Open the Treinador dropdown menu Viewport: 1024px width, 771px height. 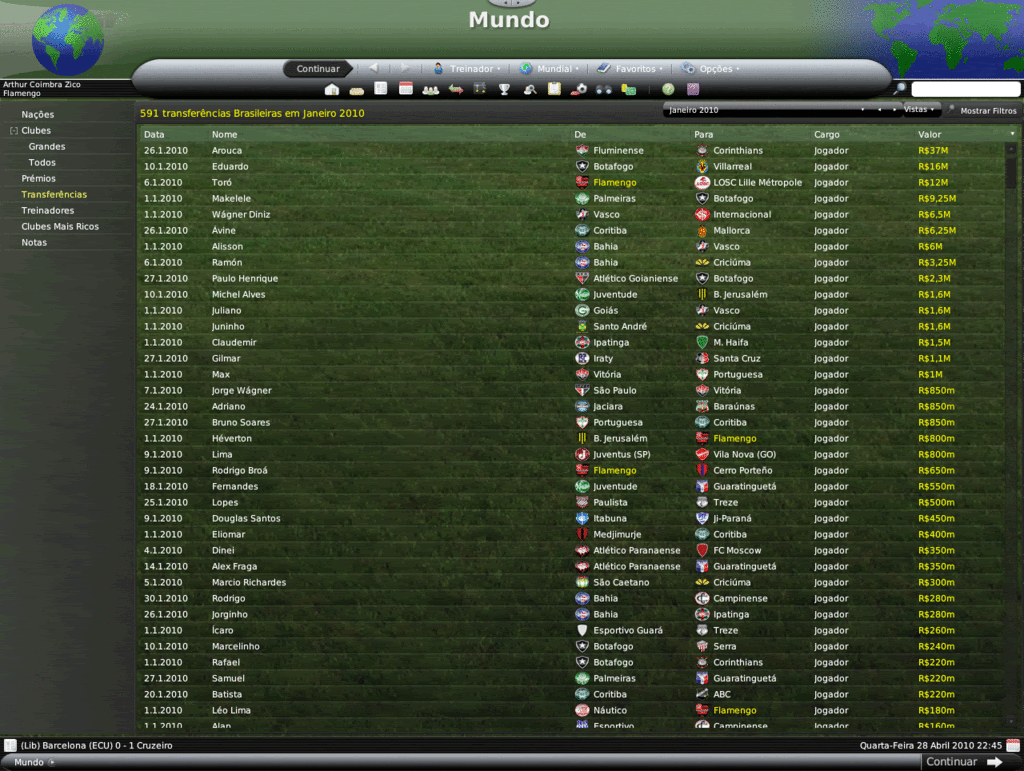[x=467, y=69]
